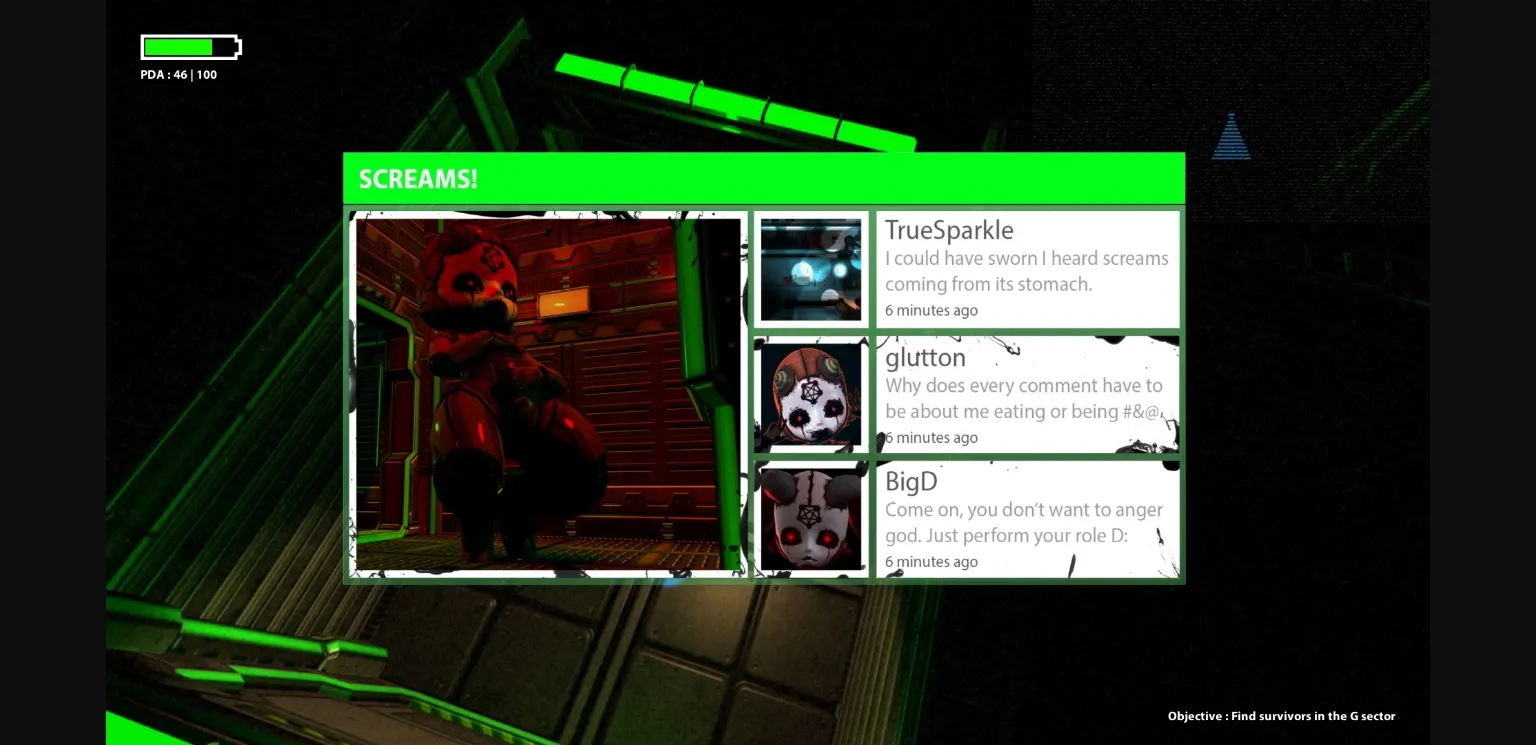Image resolution: width=1536 pixels, height=745 pixels.
Task: Toggle glutton's comment visibility
Action: (1024, 397)
